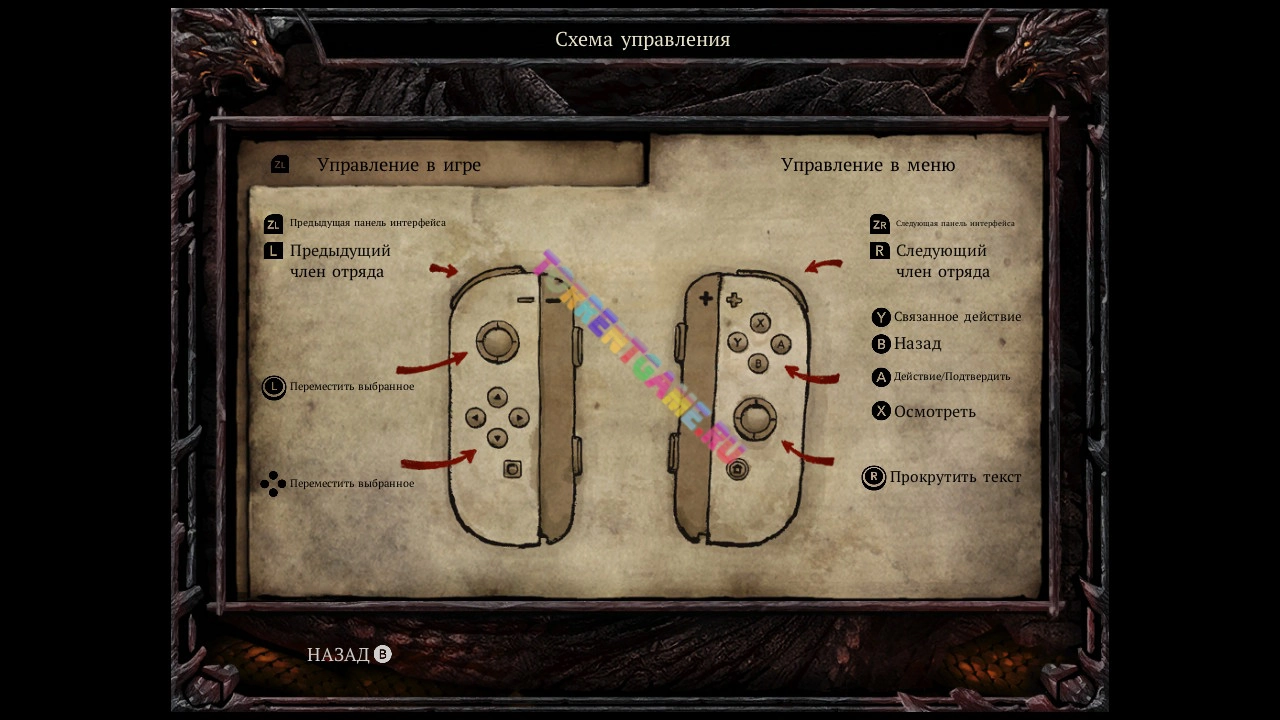1280x720 pixels.
Task: Select the right stick icon for scrolling text
Action: pos(873,478)
